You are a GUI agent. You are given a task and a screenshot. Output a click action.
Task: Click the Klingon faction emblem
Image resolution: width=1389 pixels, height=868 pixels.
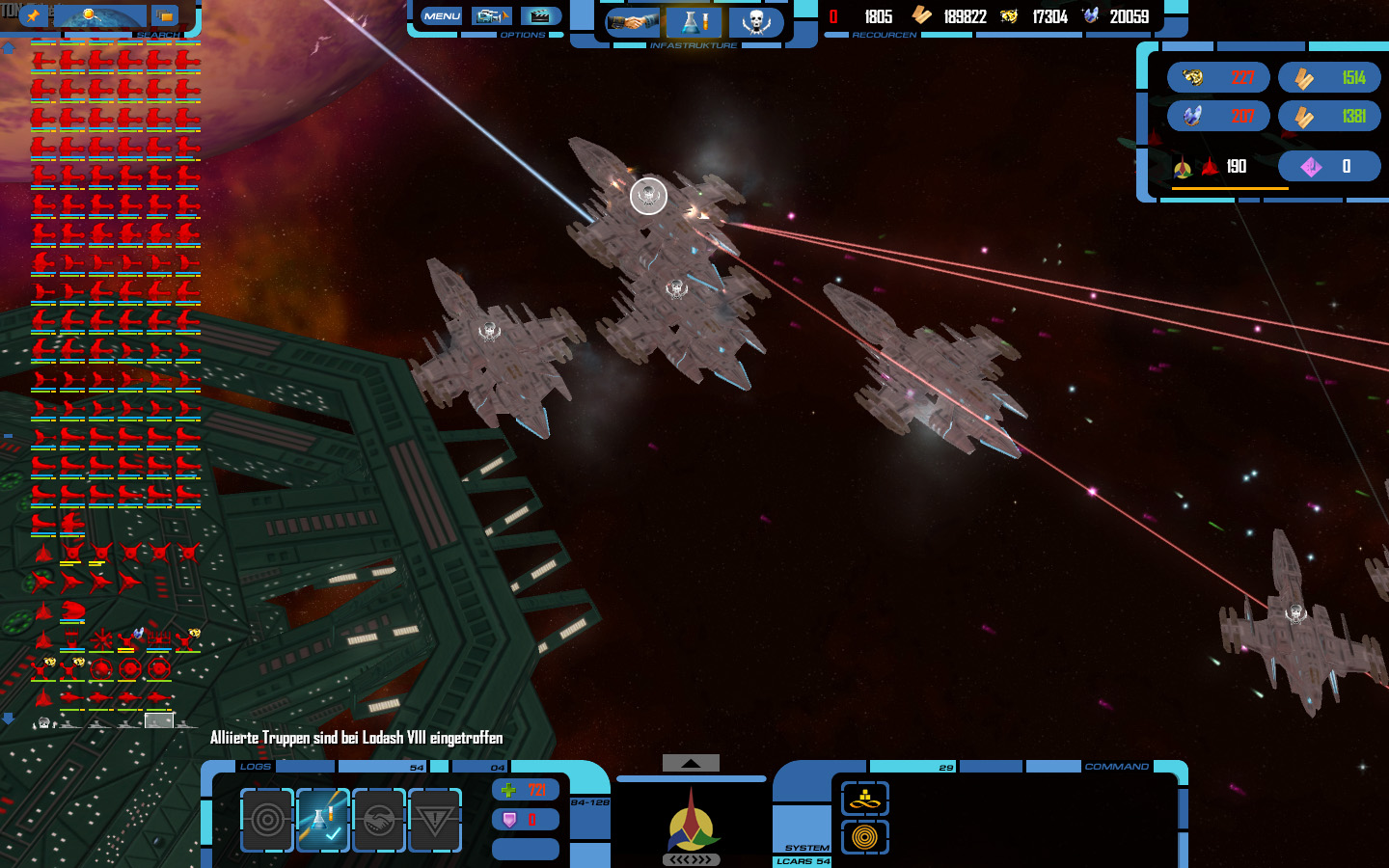point(691,820)
